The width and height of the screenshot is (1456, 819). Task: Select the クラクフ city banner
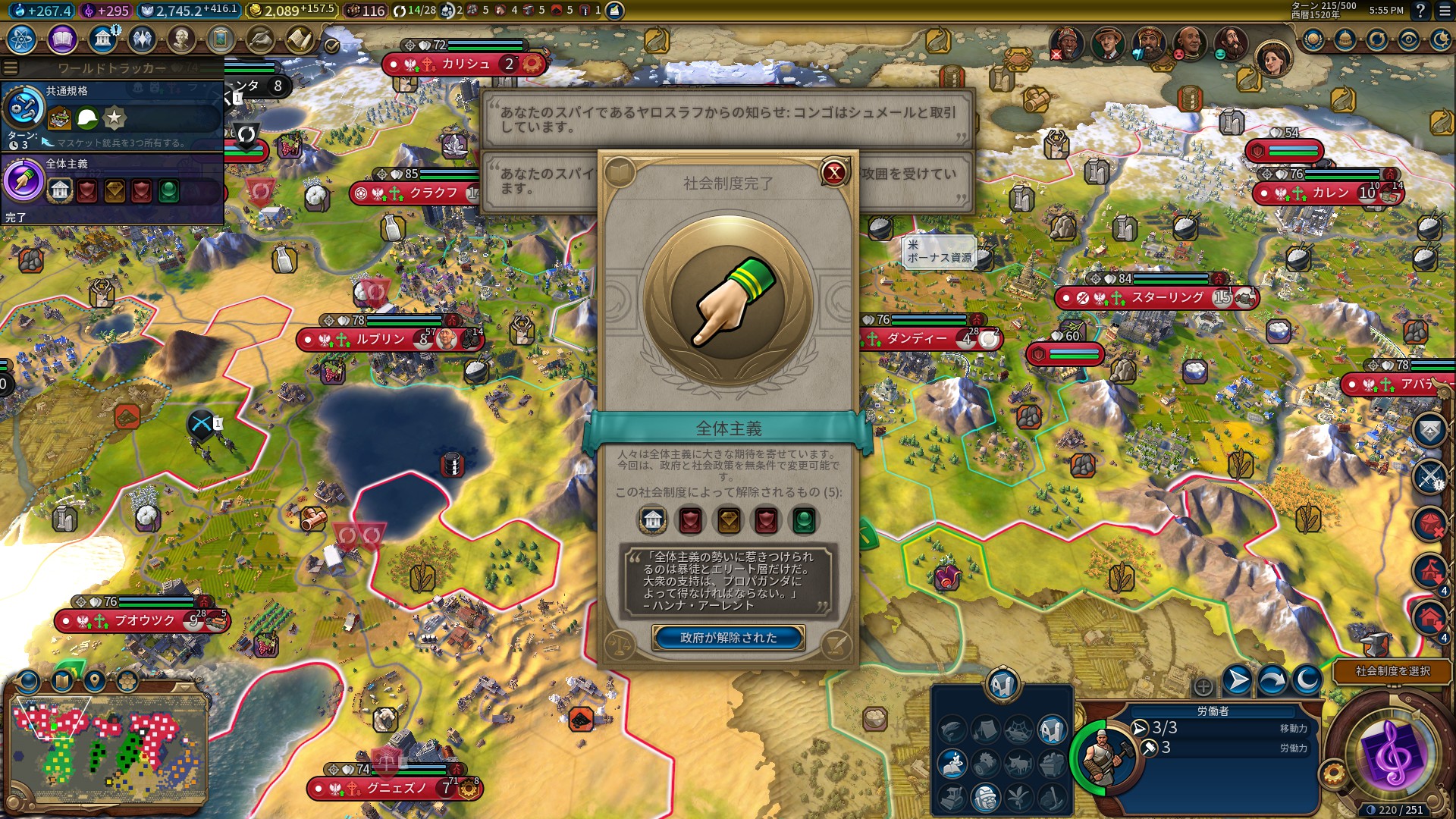(x=433, y=193)
